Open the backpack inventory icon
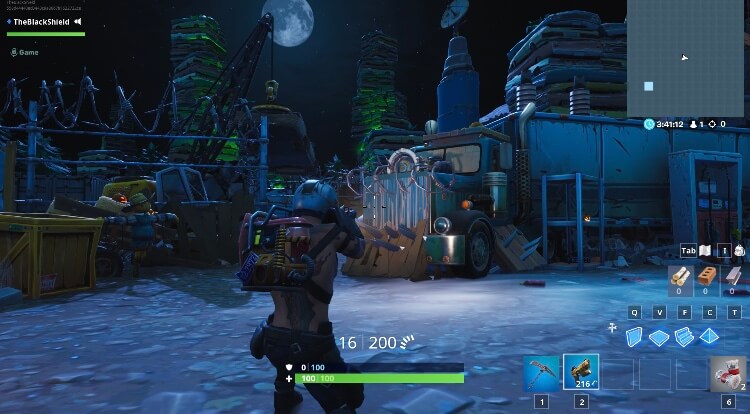 [x=739, y=251]
